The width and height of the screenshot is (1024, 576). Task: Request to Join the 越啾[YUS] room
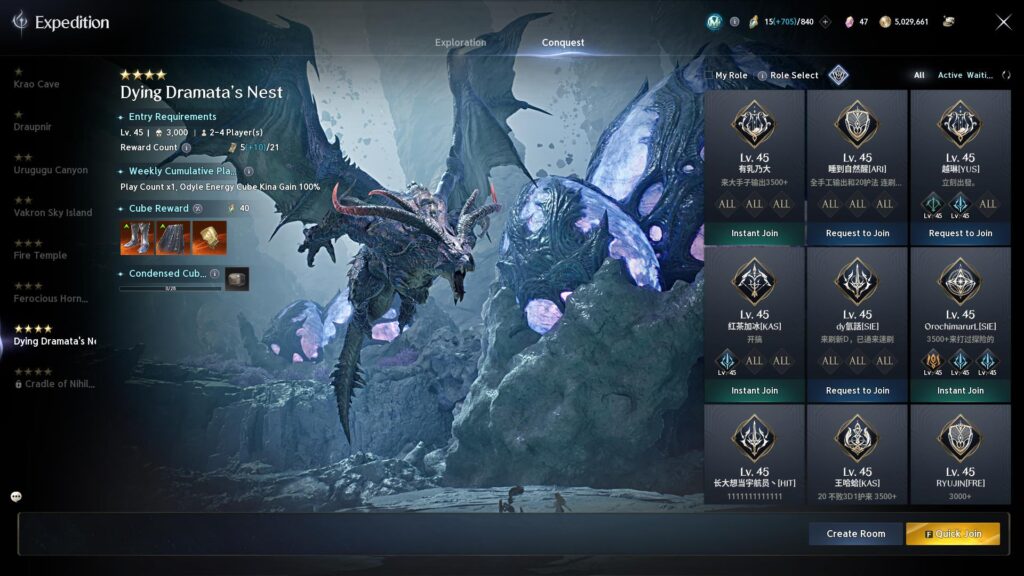[x=960, y=233]
